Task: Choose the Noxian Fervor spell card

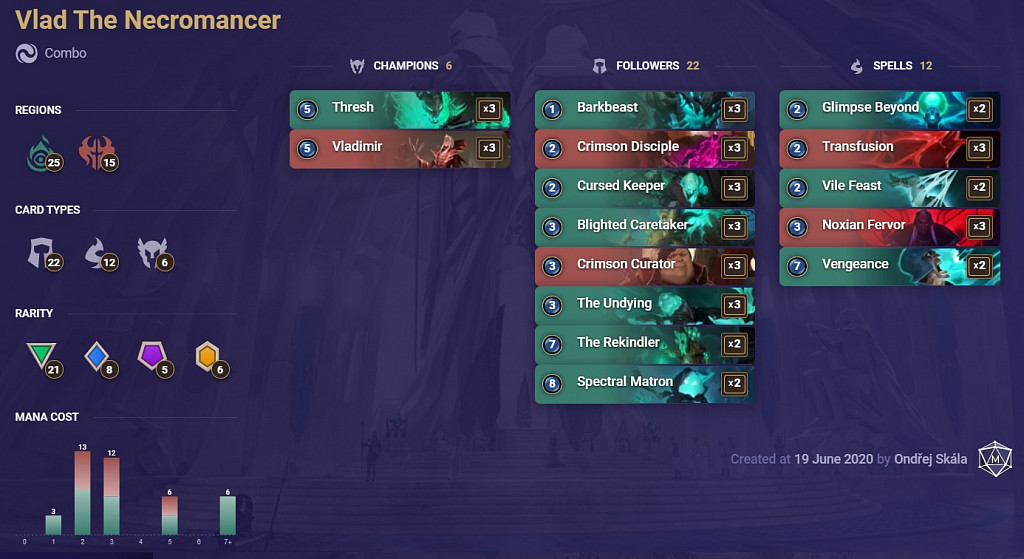Action: [889, 226]
